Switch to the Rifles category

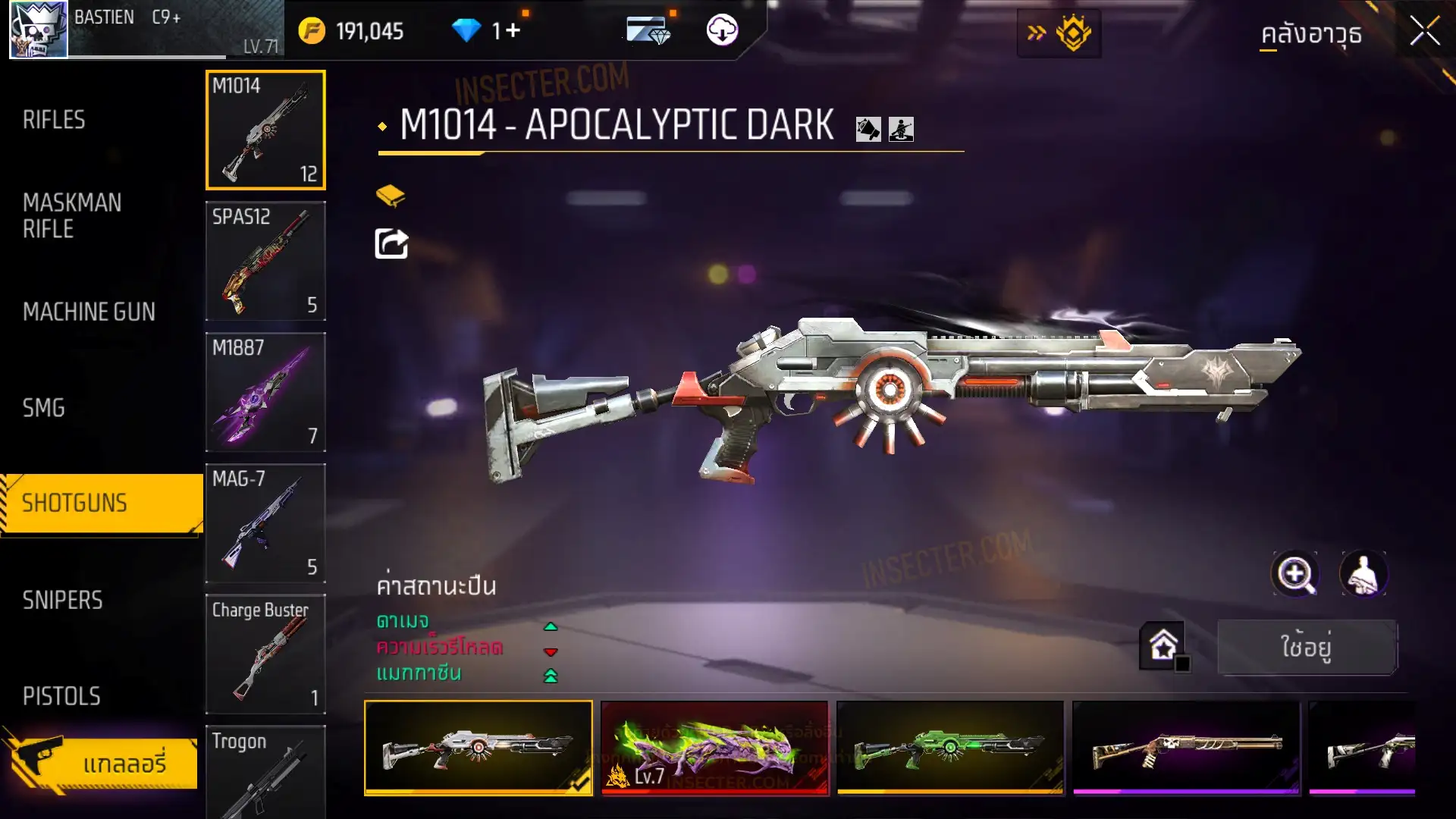click(x=54, y=120)
